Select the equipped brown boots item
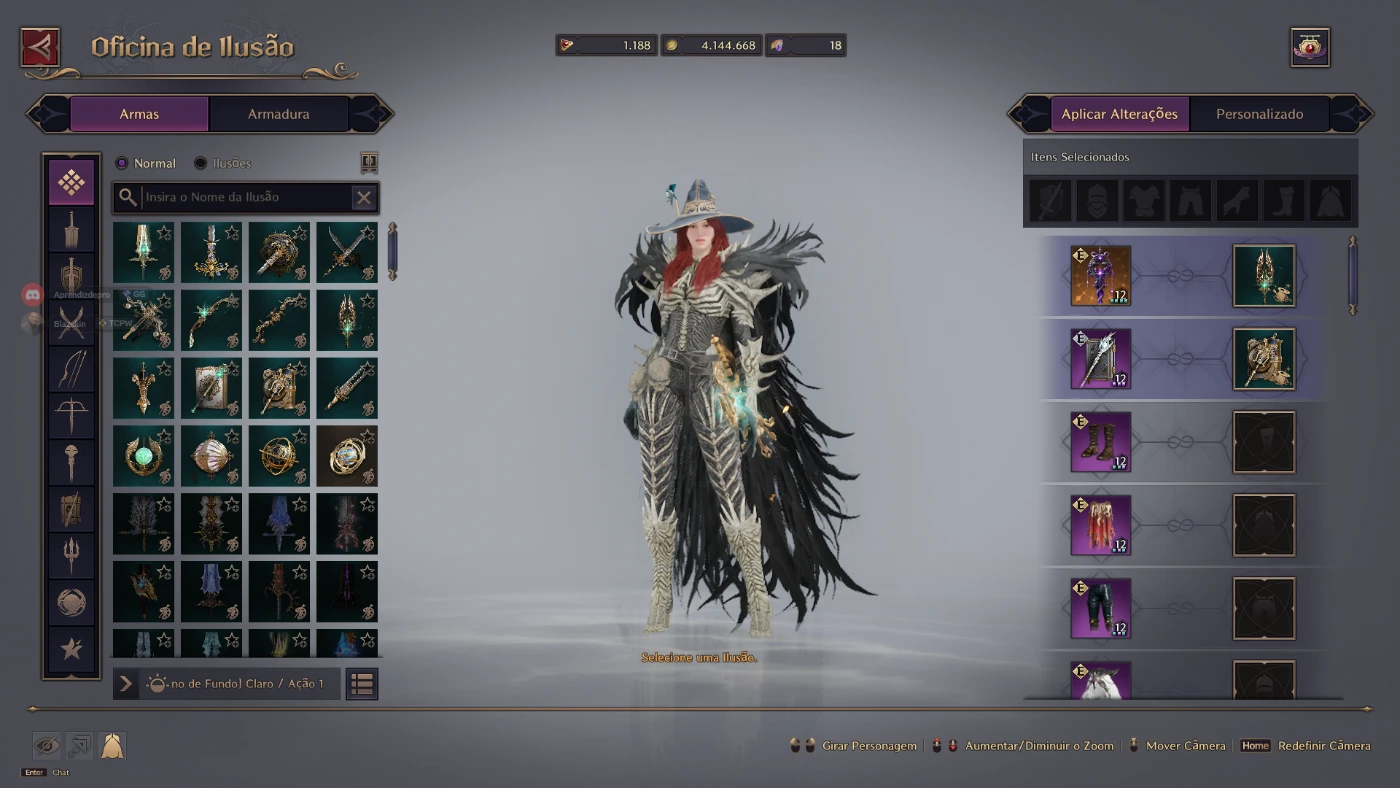1400x788 pixels. (x=1101, y=442)
